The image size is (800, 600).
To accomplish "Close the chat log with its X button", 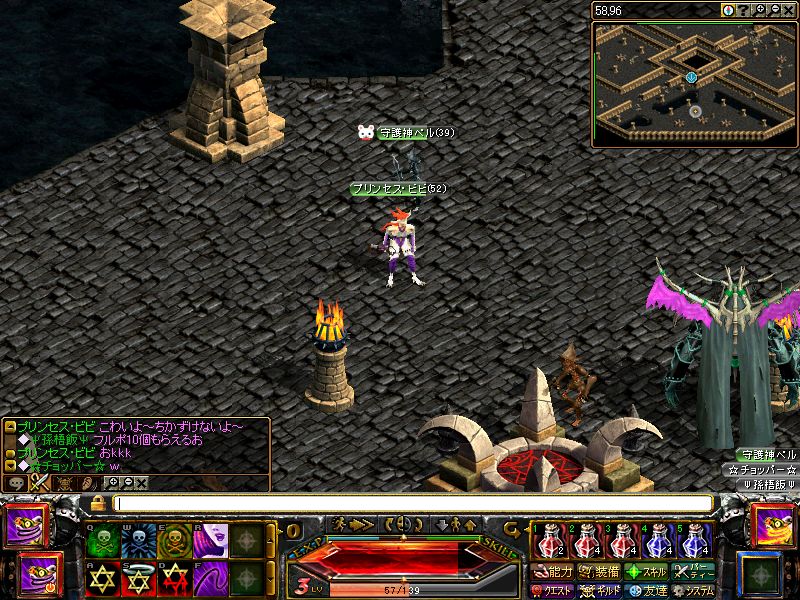I will click(142, 482).
